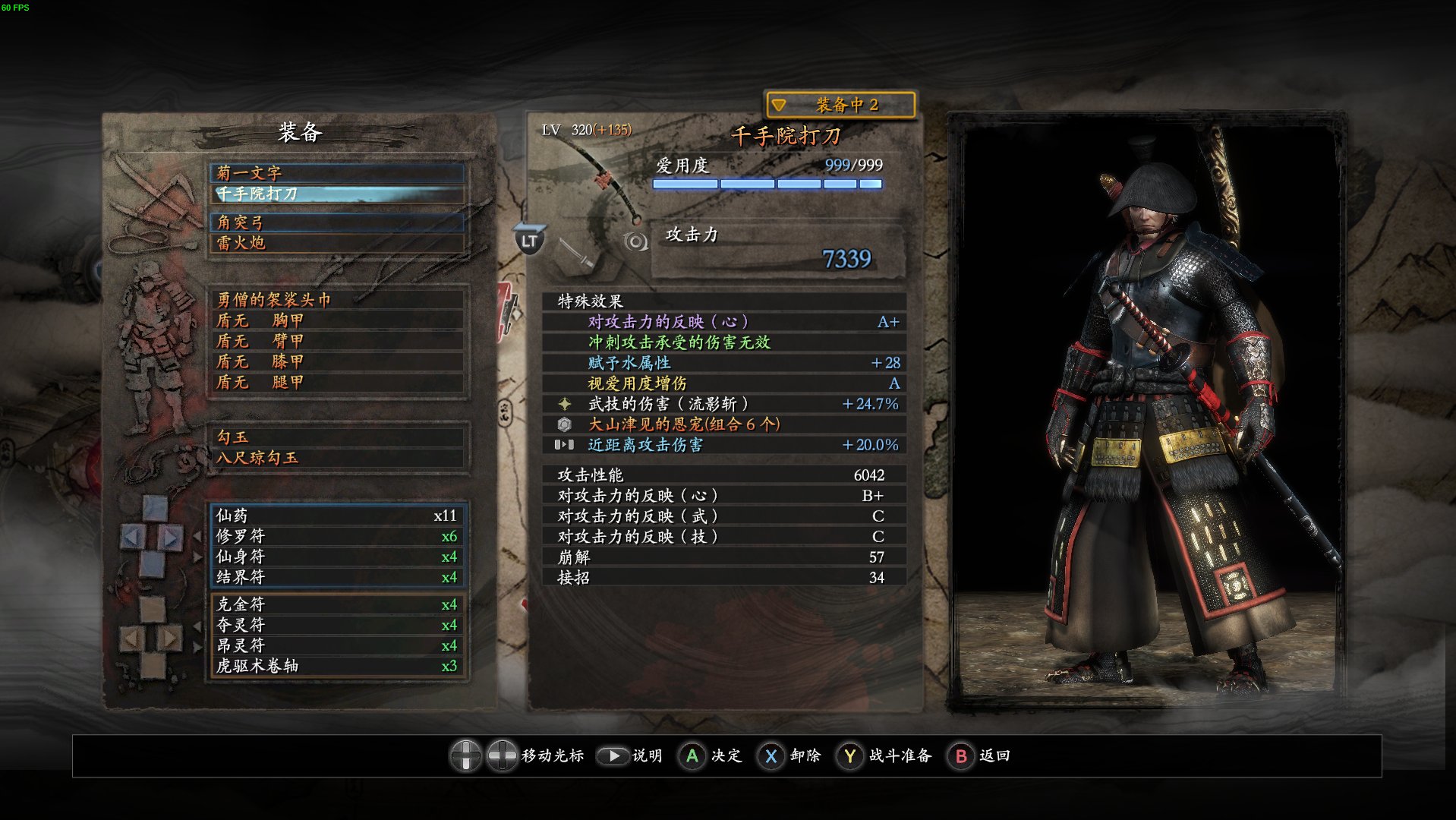Select the 菊一文字 weapon slot
This screenshot has width=1456, height=820.
point(336,172)
